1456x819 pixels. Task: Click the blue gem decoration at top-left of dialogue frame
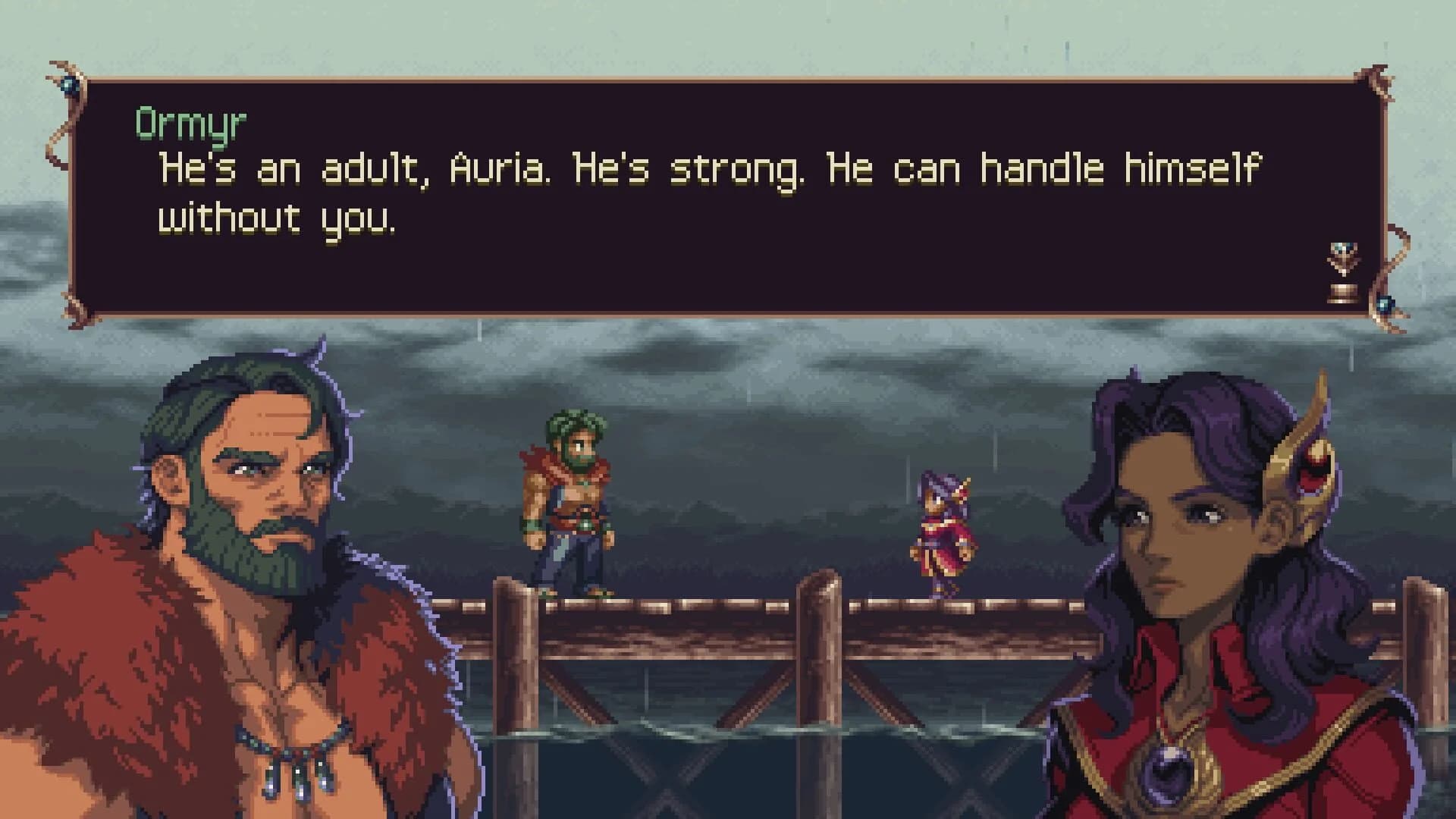[72, 83]
